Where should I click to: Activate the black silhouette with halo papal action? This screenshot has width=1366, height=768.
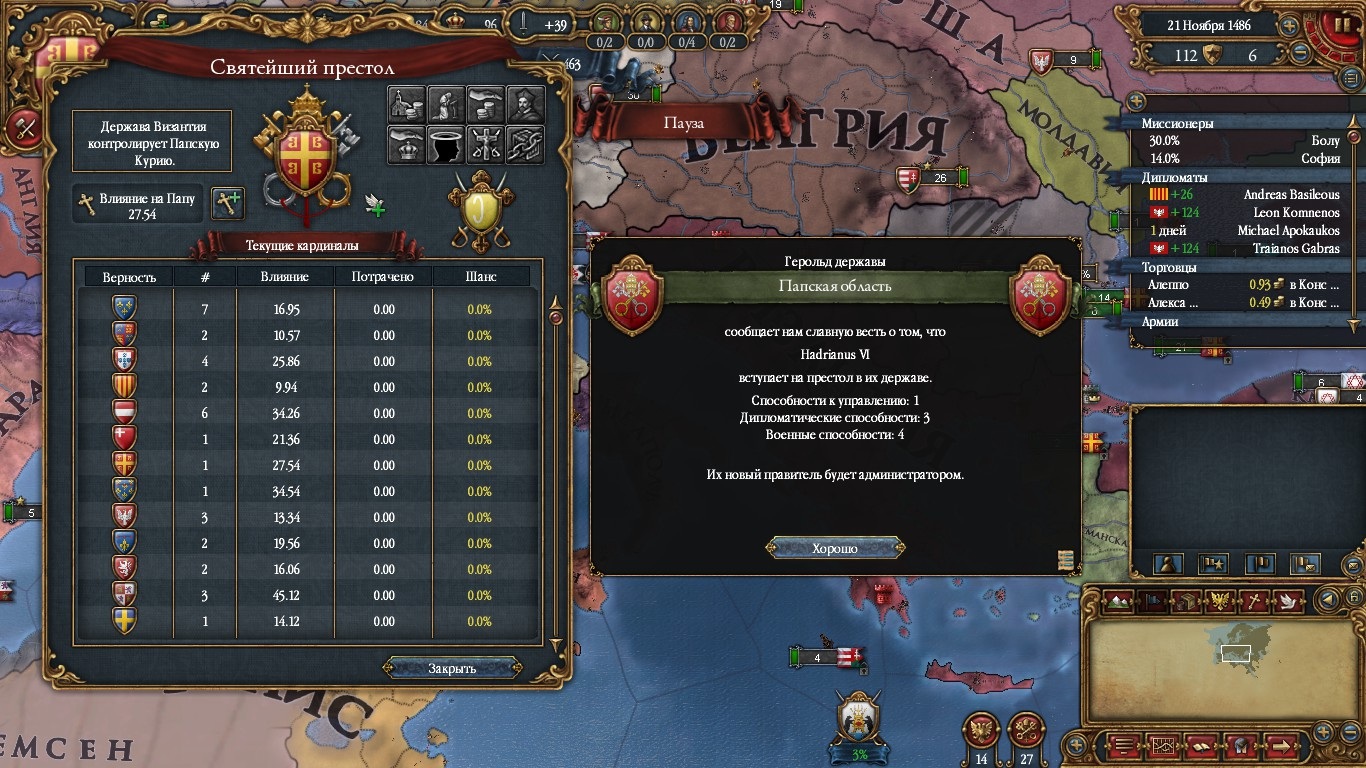(x=445, y=144)
